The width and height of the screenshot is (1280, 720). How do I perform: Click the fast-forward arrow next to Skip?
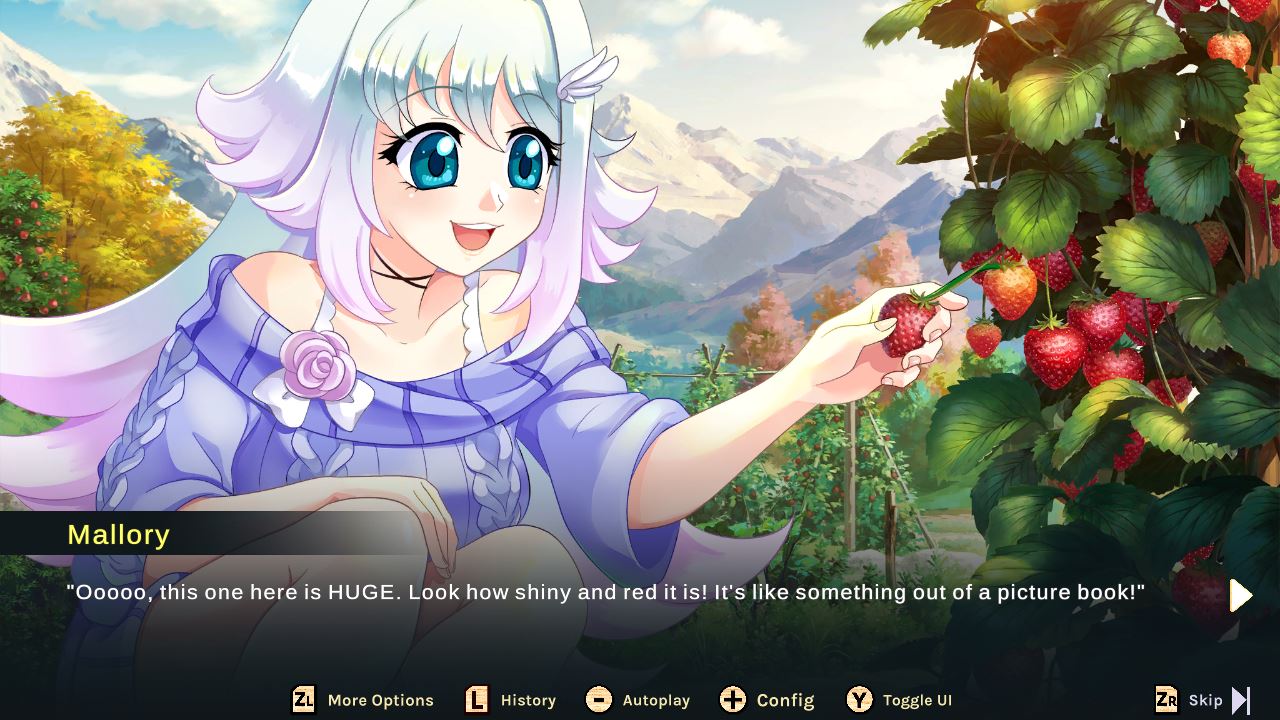pos(1243,700)
